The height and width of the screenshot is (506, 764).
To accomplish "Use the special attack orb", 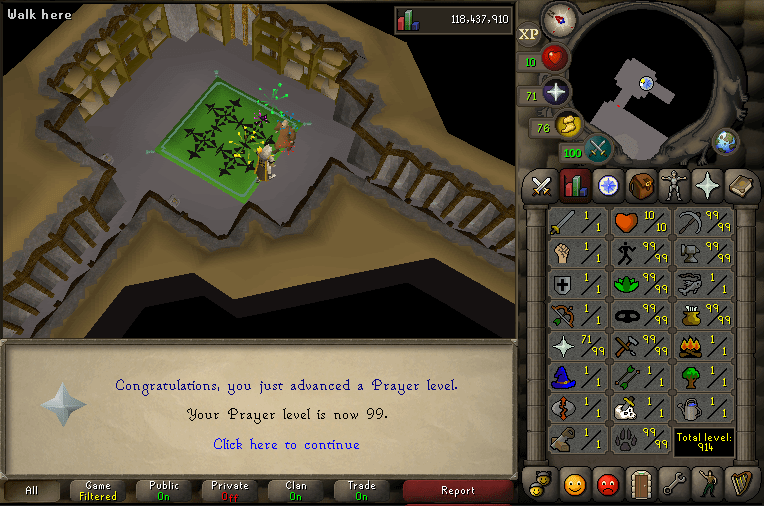I will click(x=599, y=149).
